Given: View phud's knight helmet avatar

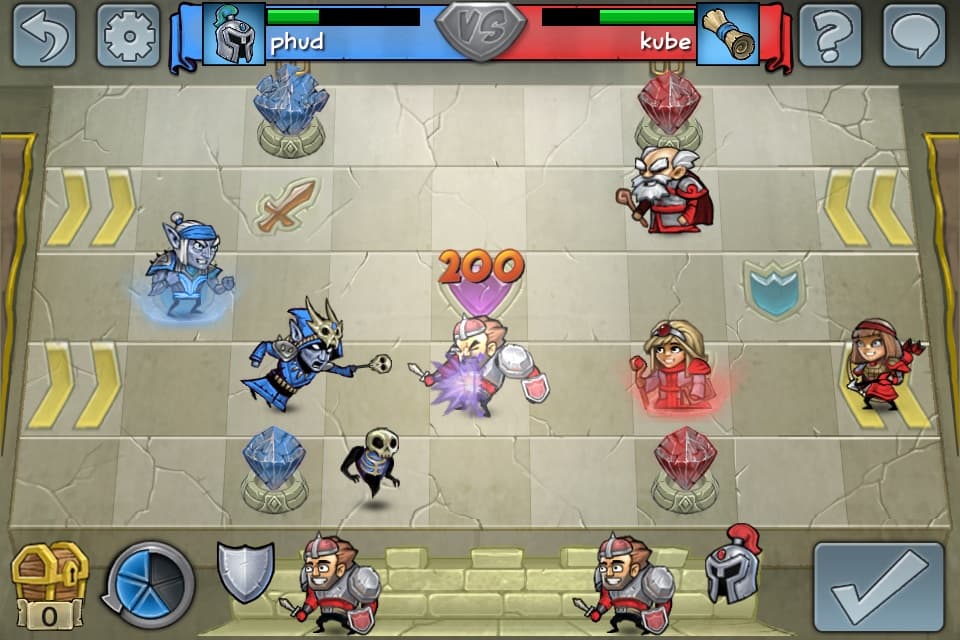Looking at the screenshot, I should [x=233, y=34].
